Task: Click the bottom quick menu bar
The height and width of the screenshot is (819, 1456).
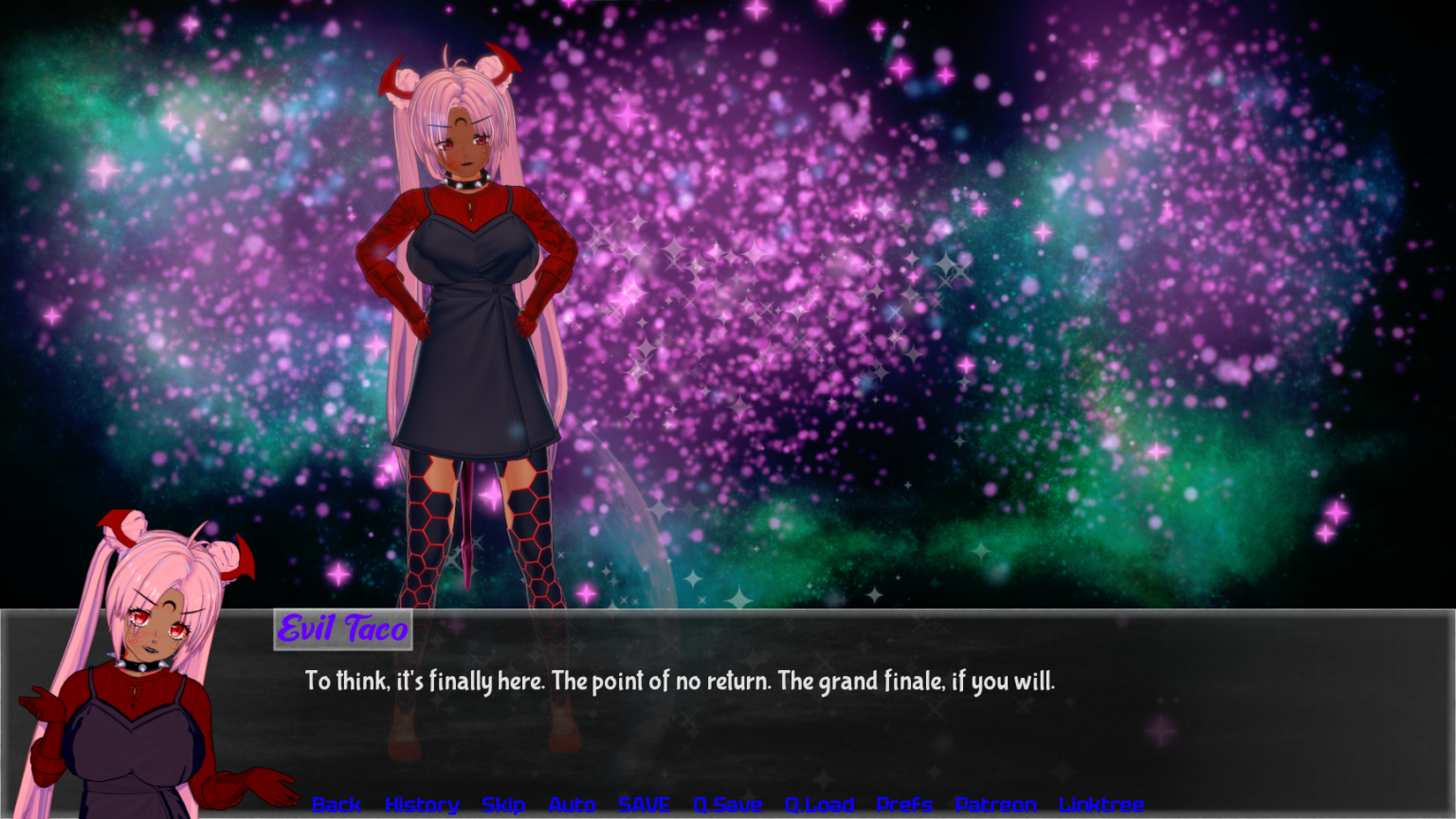Action: [720, 805]
